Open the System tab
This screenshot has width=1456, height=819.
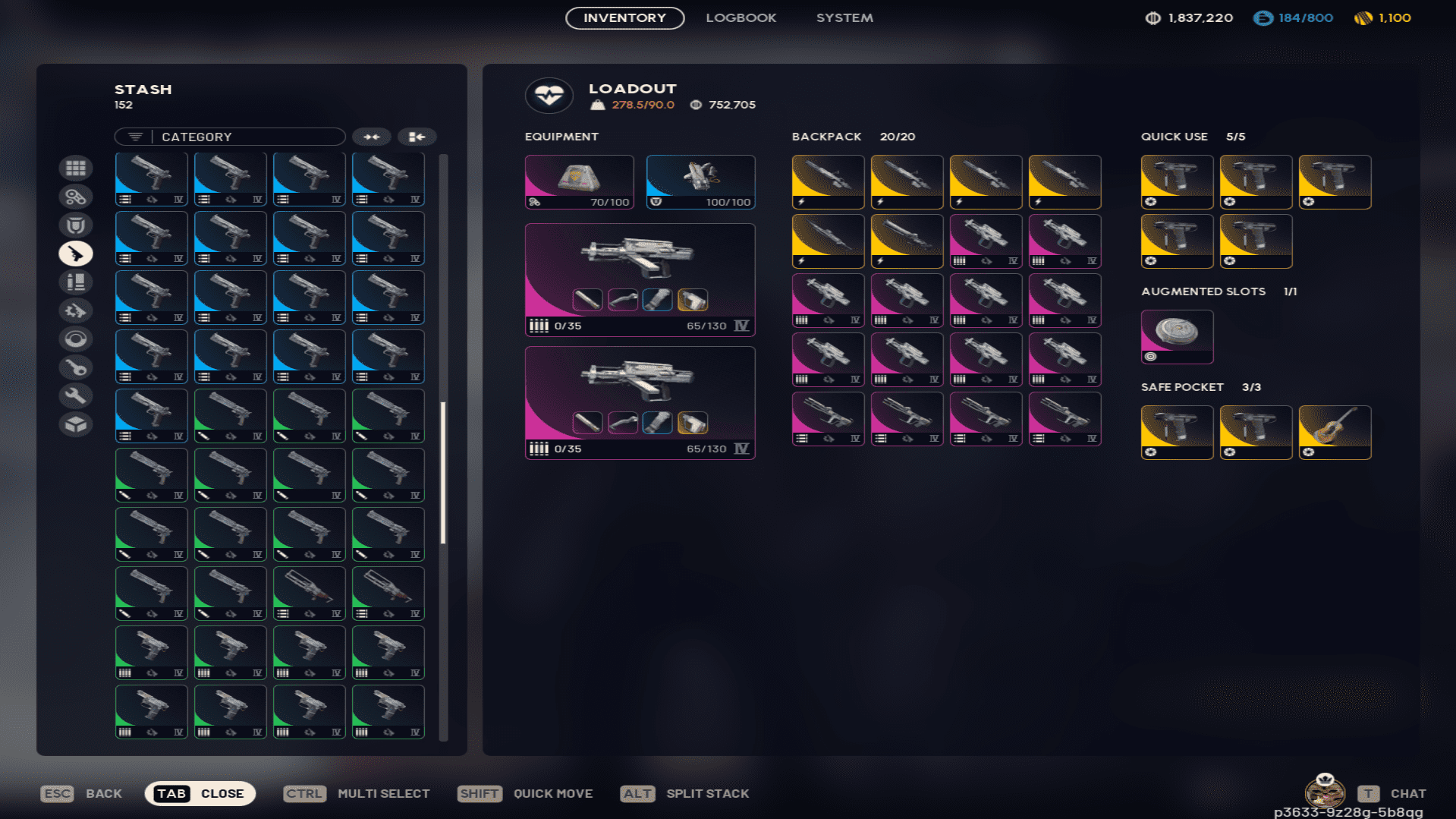844,17
